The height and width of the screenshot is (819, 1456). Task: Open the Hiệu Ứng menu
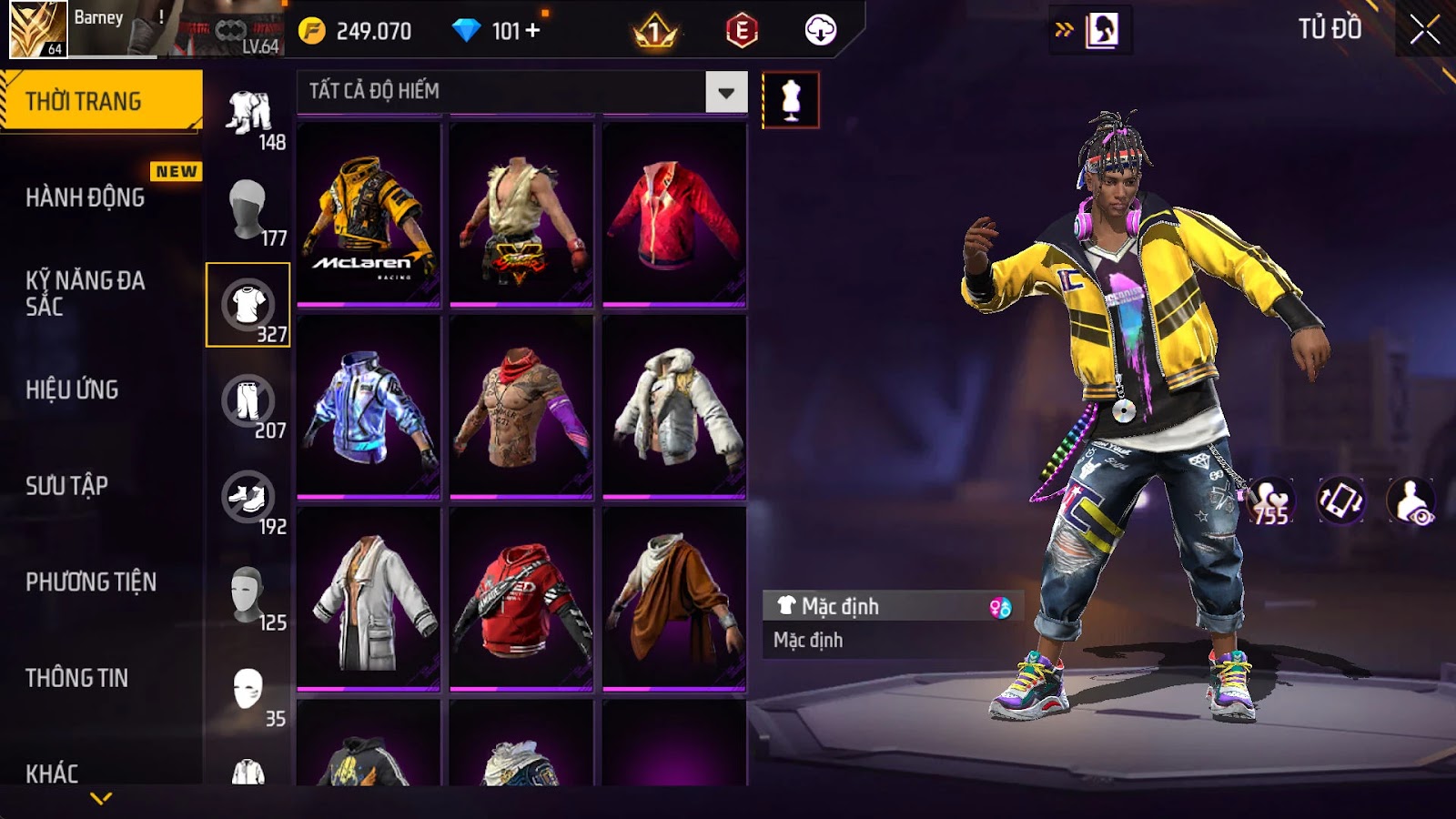coord(72,389)
